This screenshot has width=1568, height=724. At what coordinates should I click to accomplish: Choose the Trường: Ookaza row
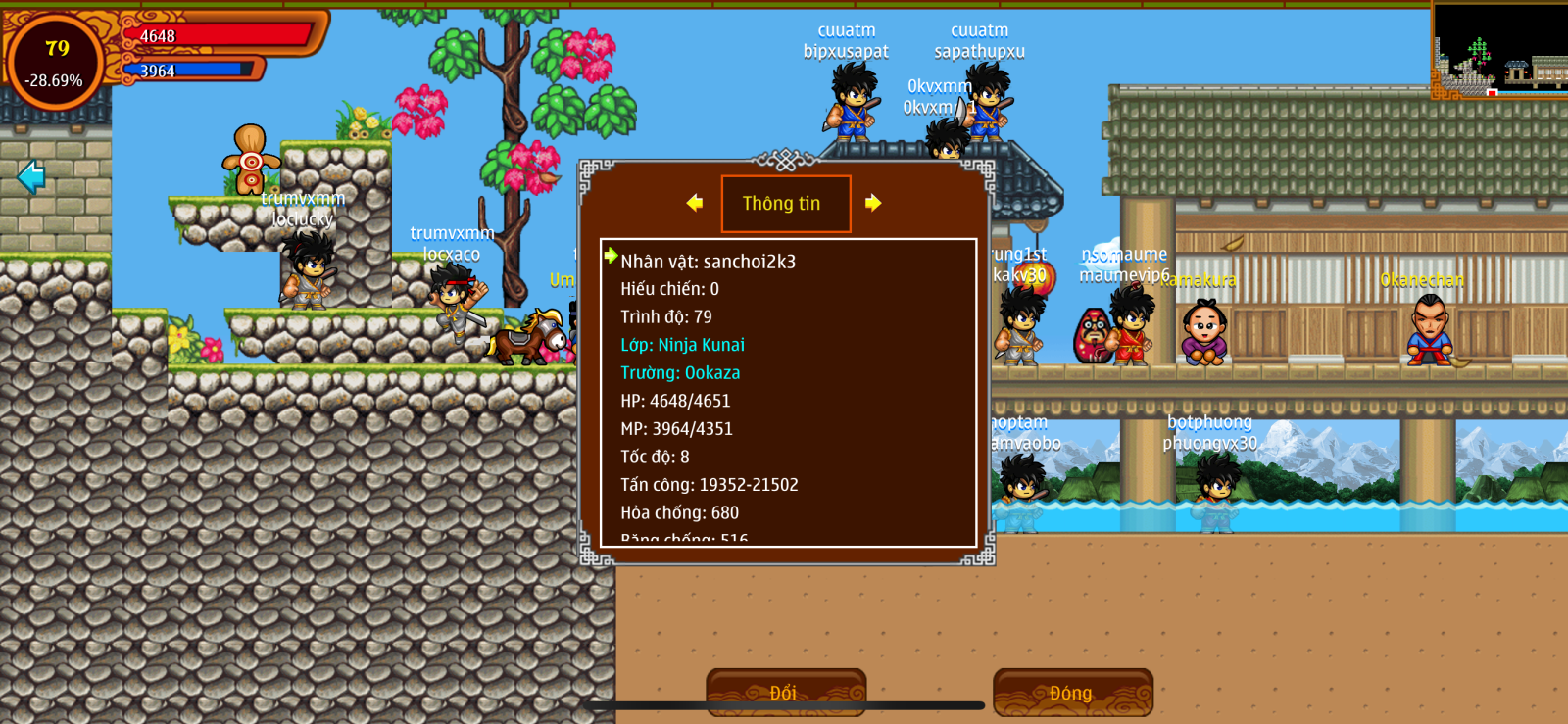pos(680,373)
